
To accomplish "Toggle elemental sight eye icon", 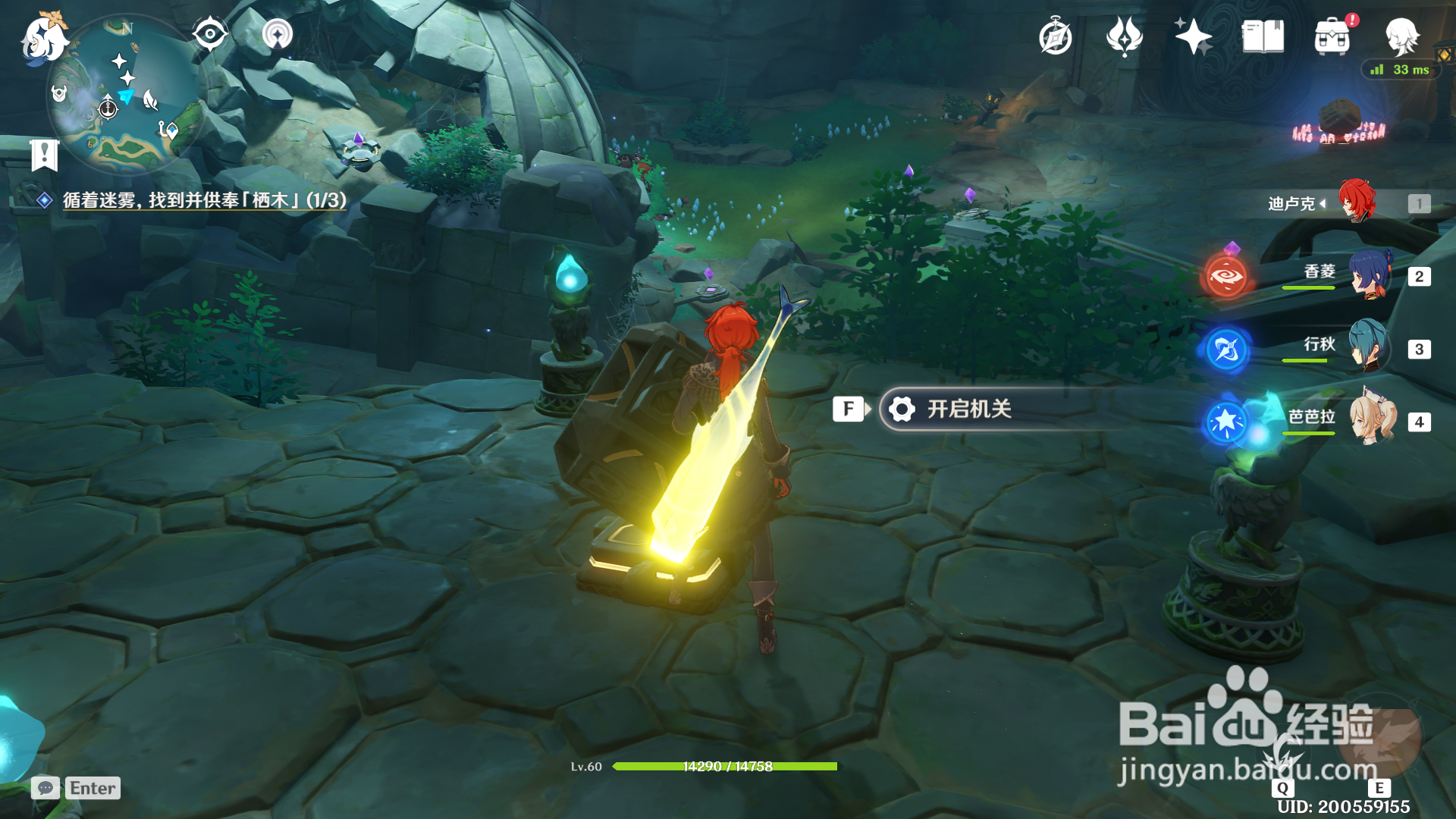I will tap(209, 34).
